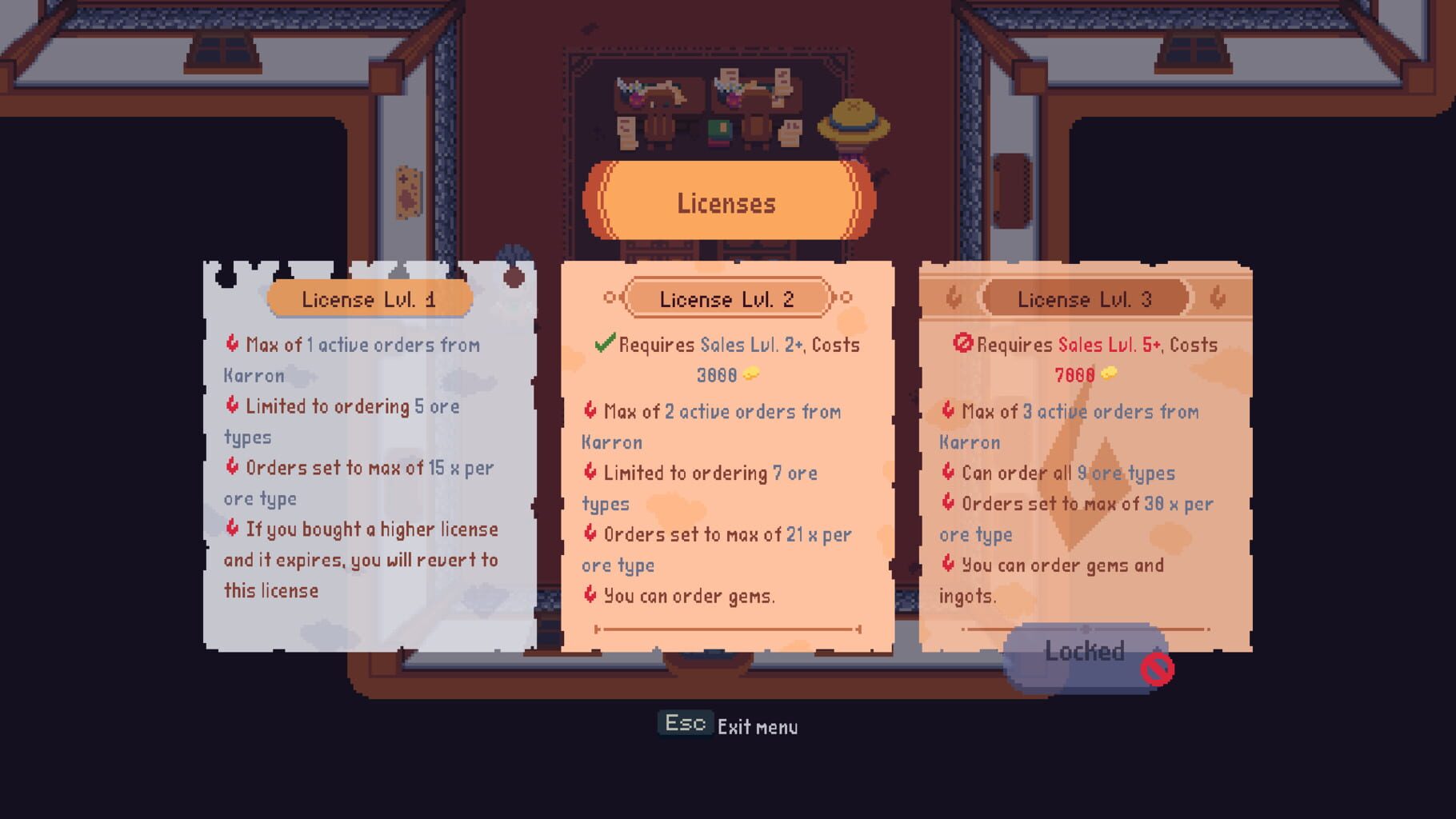Click the flame bullet next to 'You can order gems'
Screen dimensions: 1456x819
pyautogui.click(x=590, y=596)
